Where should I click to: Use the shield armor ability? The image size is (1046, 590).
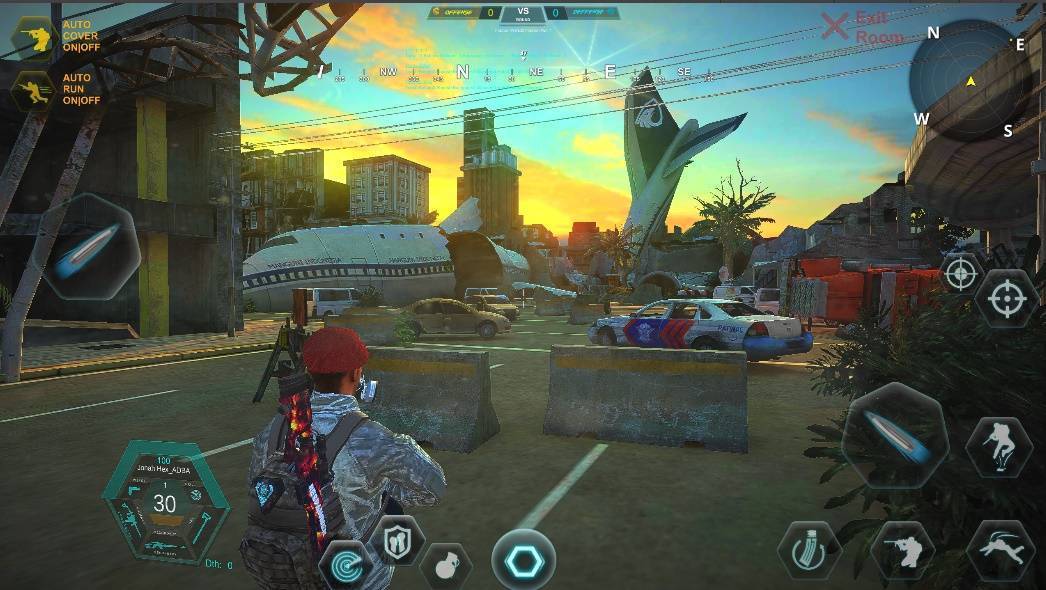point(396,541)
